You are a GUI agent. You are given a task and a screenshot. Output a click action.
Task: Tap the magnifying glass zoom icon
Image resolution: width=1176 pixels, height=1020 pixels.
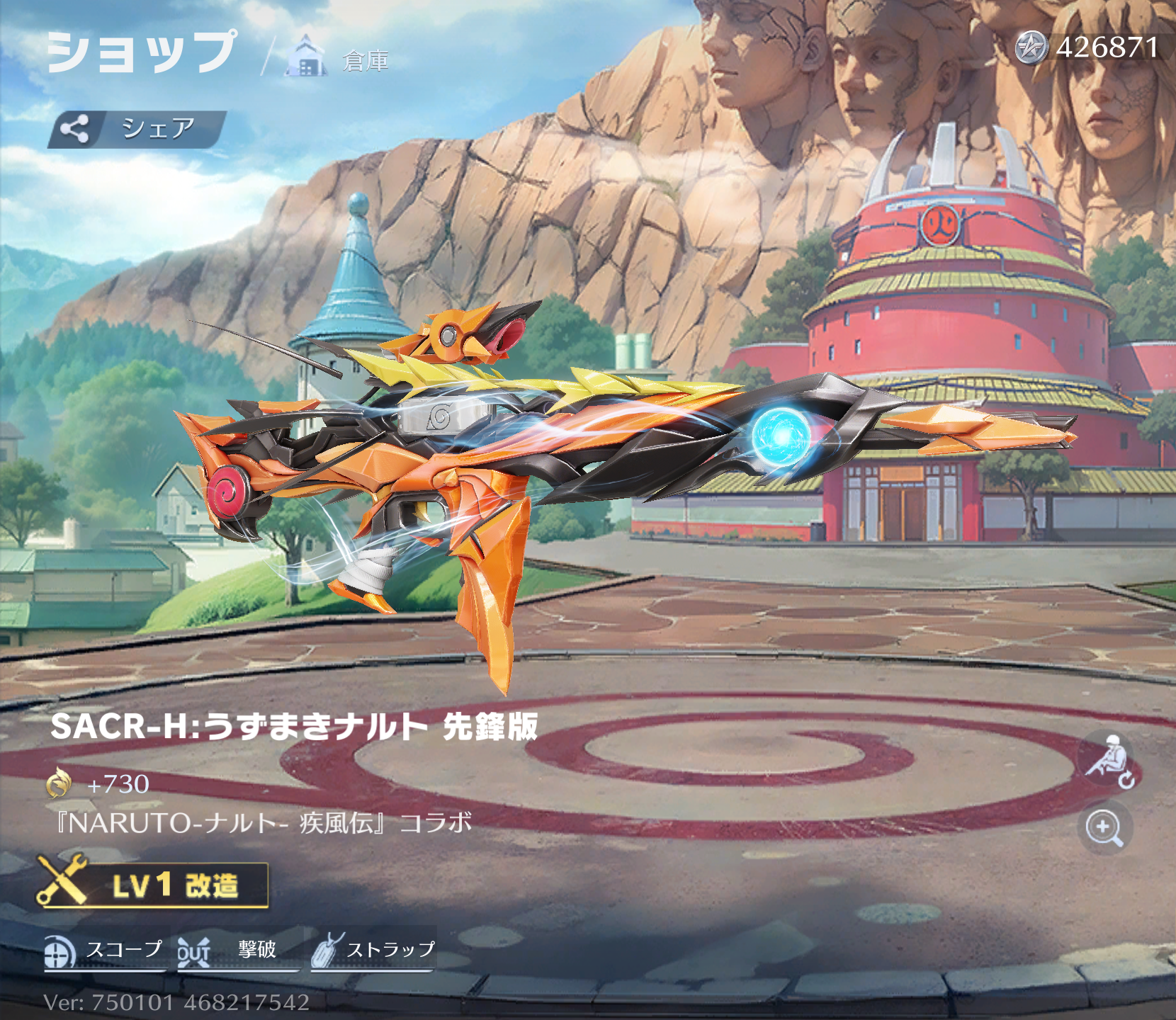point(1104,828)
